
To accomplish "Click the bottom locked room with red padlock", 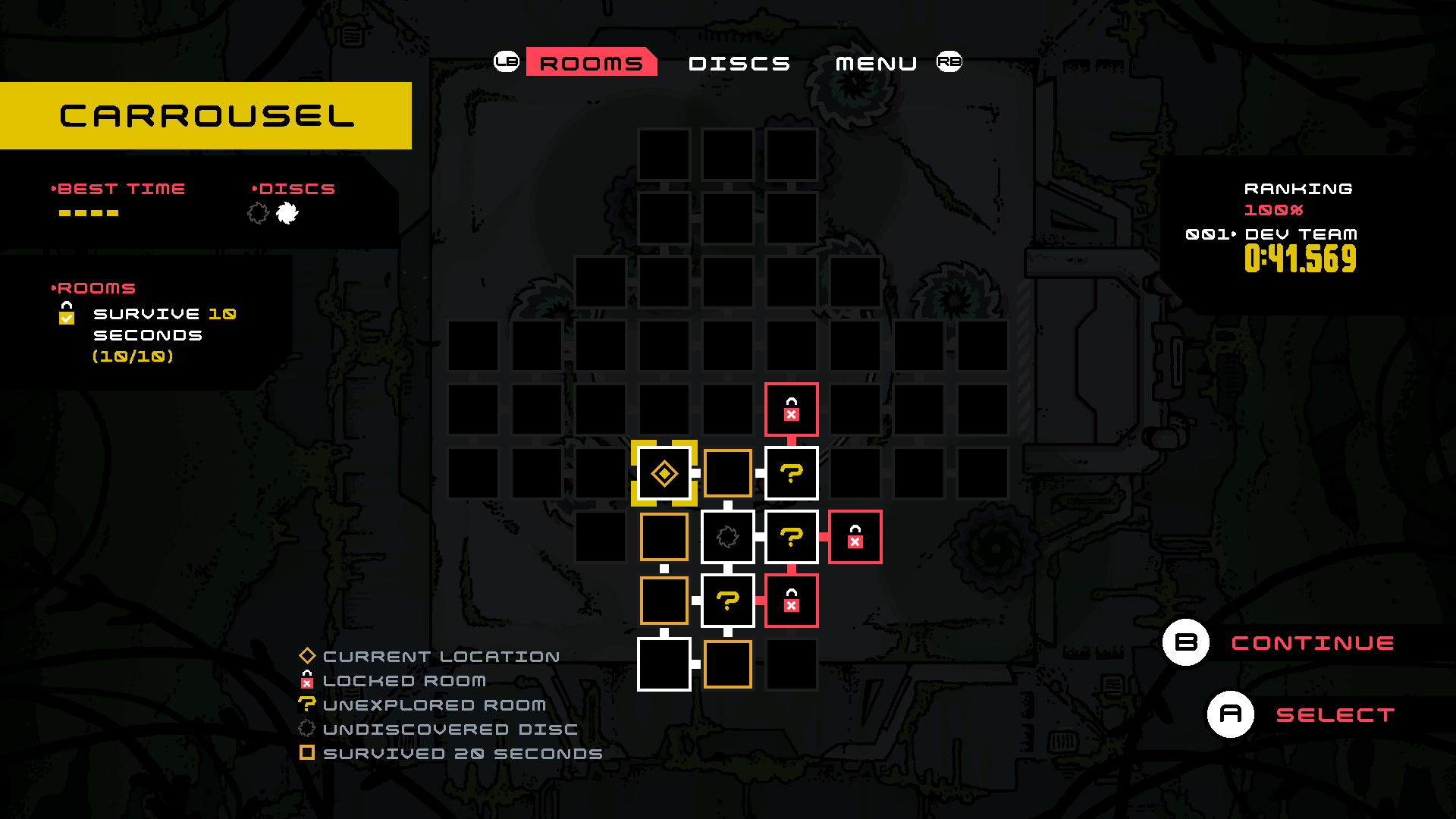I will [791, 601].
